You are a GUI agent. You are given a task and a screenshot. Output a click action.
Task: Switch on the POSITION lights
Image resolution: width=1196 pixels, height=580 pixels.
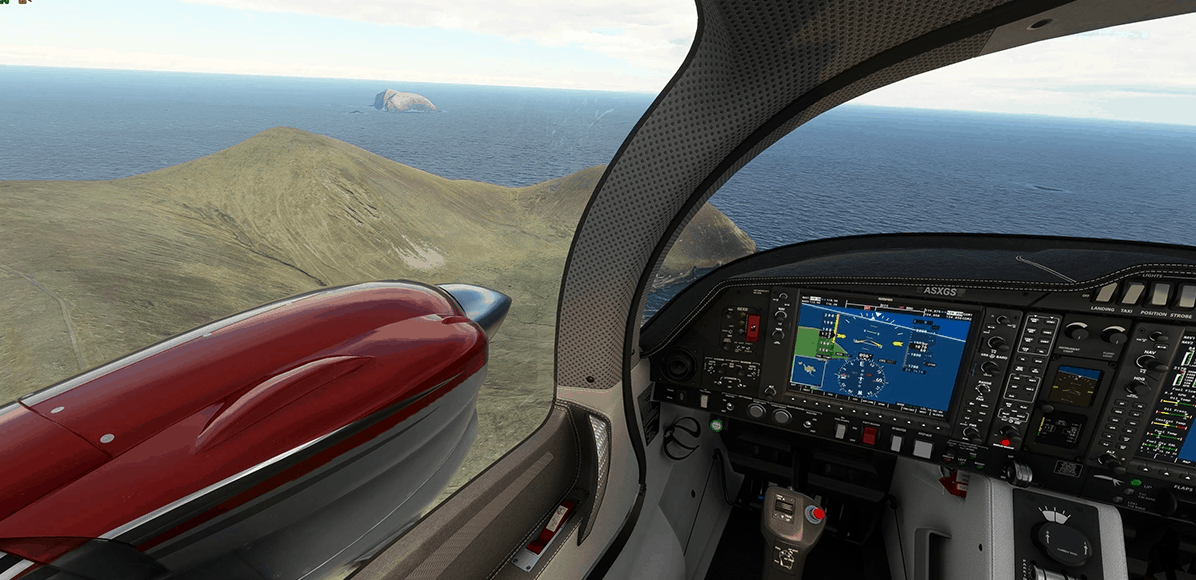coord(1159,294)
